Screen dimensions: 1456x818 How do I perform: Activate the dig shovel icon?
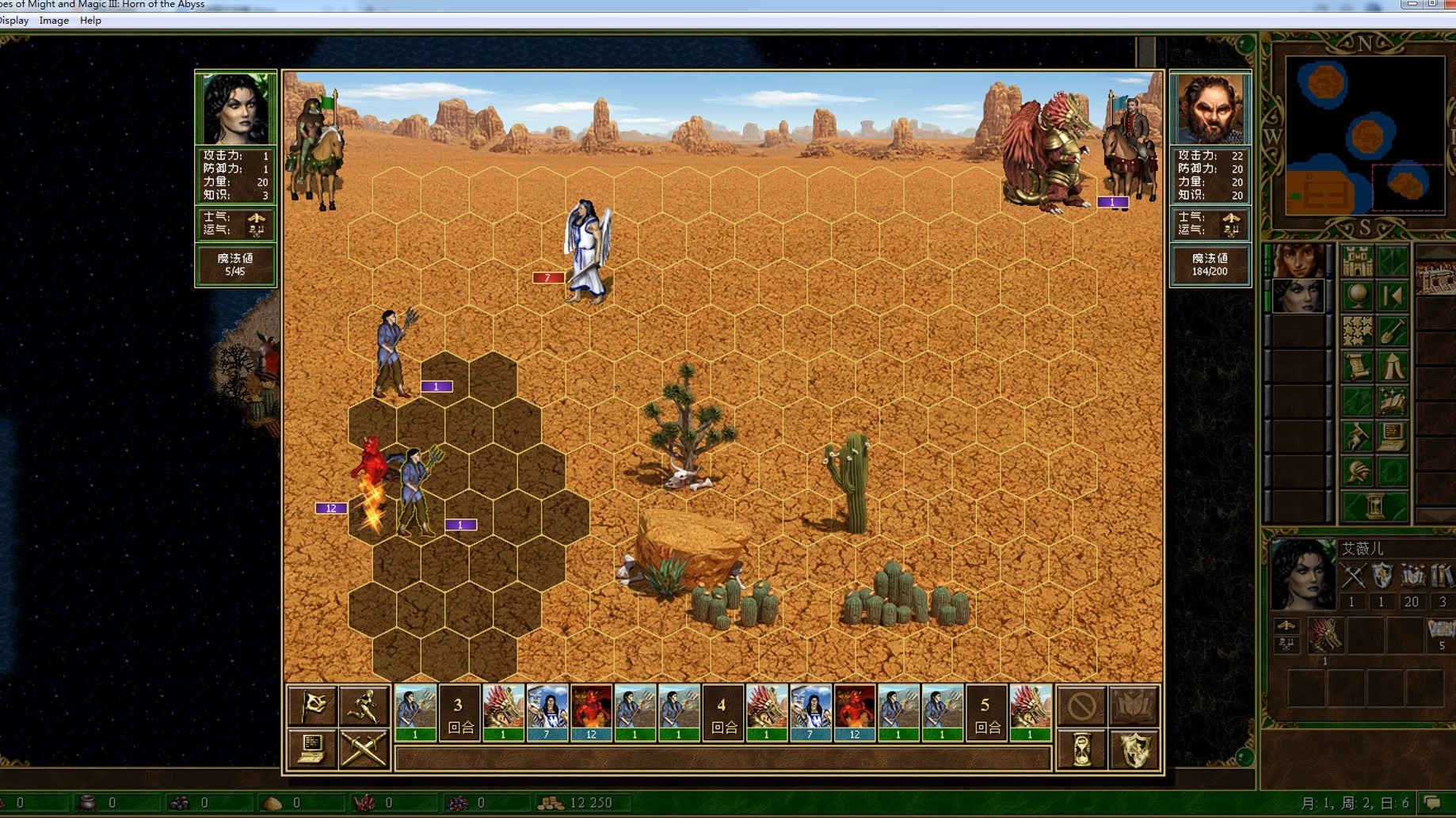(x=1393, y=331)
